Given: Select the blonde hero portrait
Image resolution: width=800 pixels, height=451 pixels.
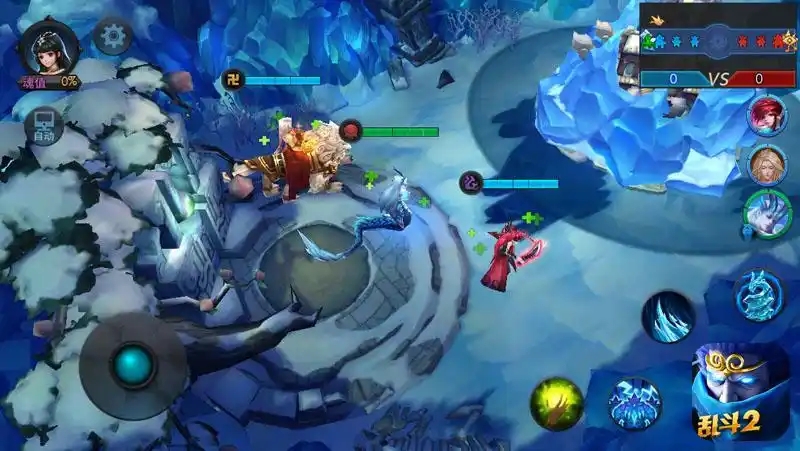Looking at the screenshot, I should coord(766,163).
